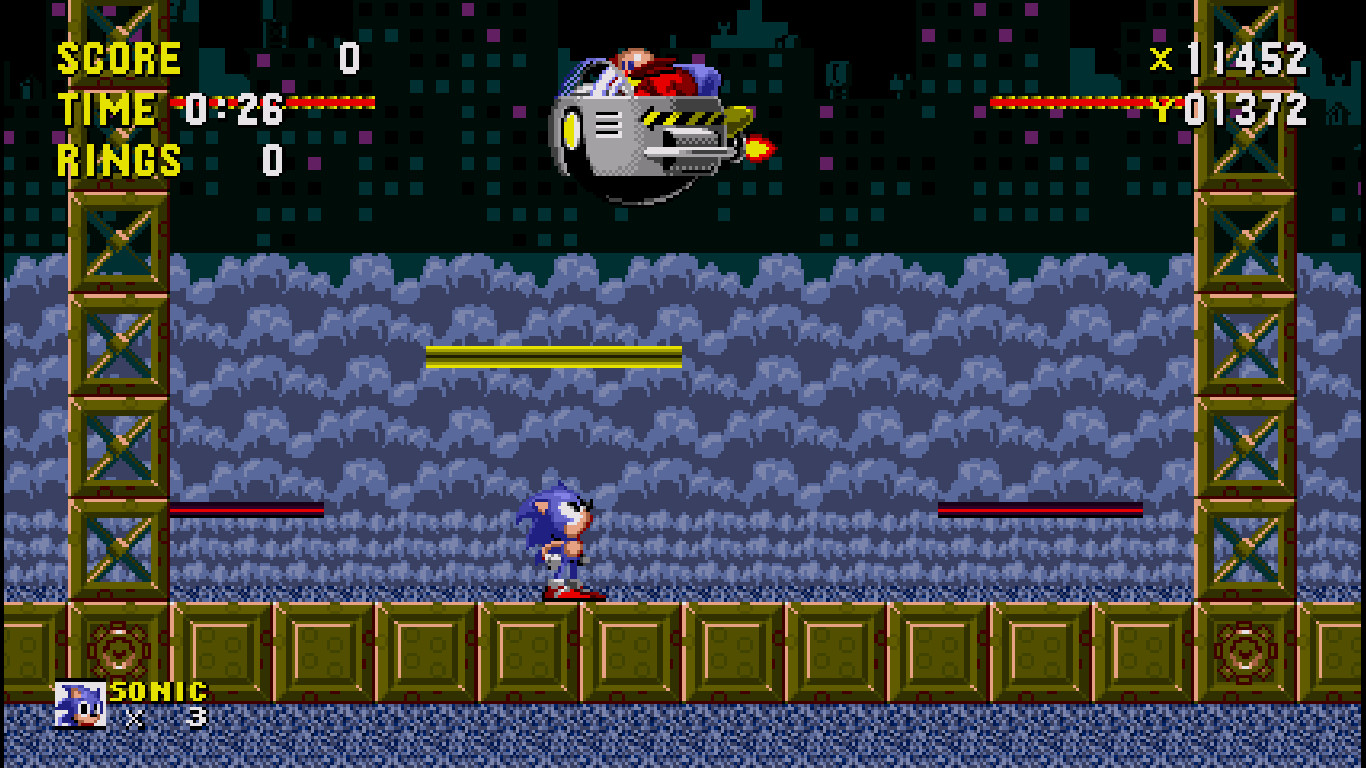Click the yellow electric floor platform
The image size is (1366, 768).
[x=553, y=355]
